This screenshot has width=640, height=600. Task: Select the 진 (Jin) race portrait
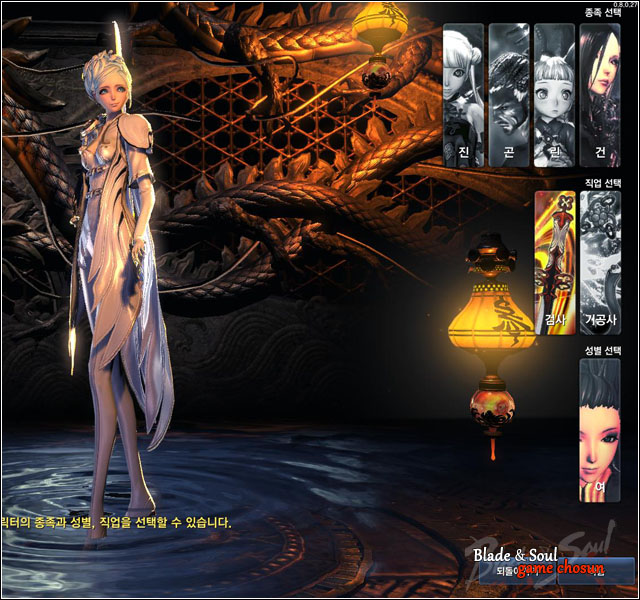coord(463,95)
